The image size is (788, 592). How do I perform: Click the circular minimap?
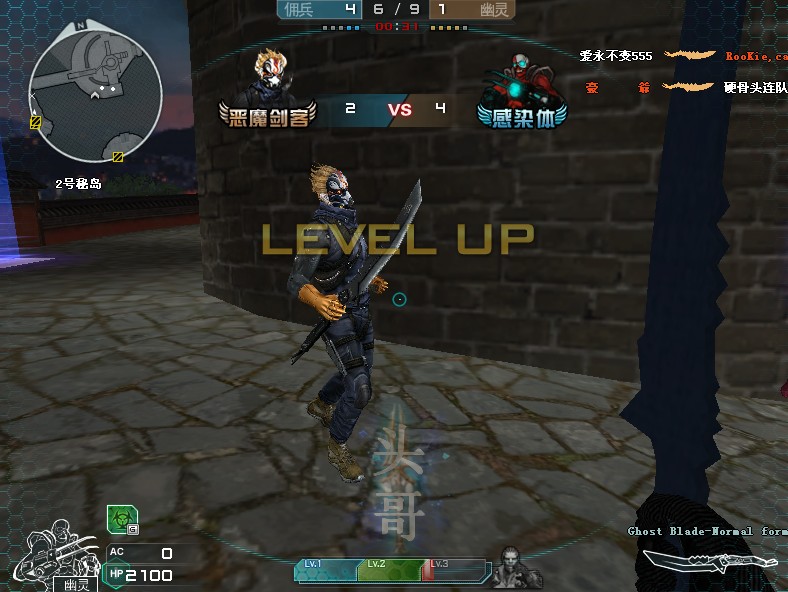[96, 94]
